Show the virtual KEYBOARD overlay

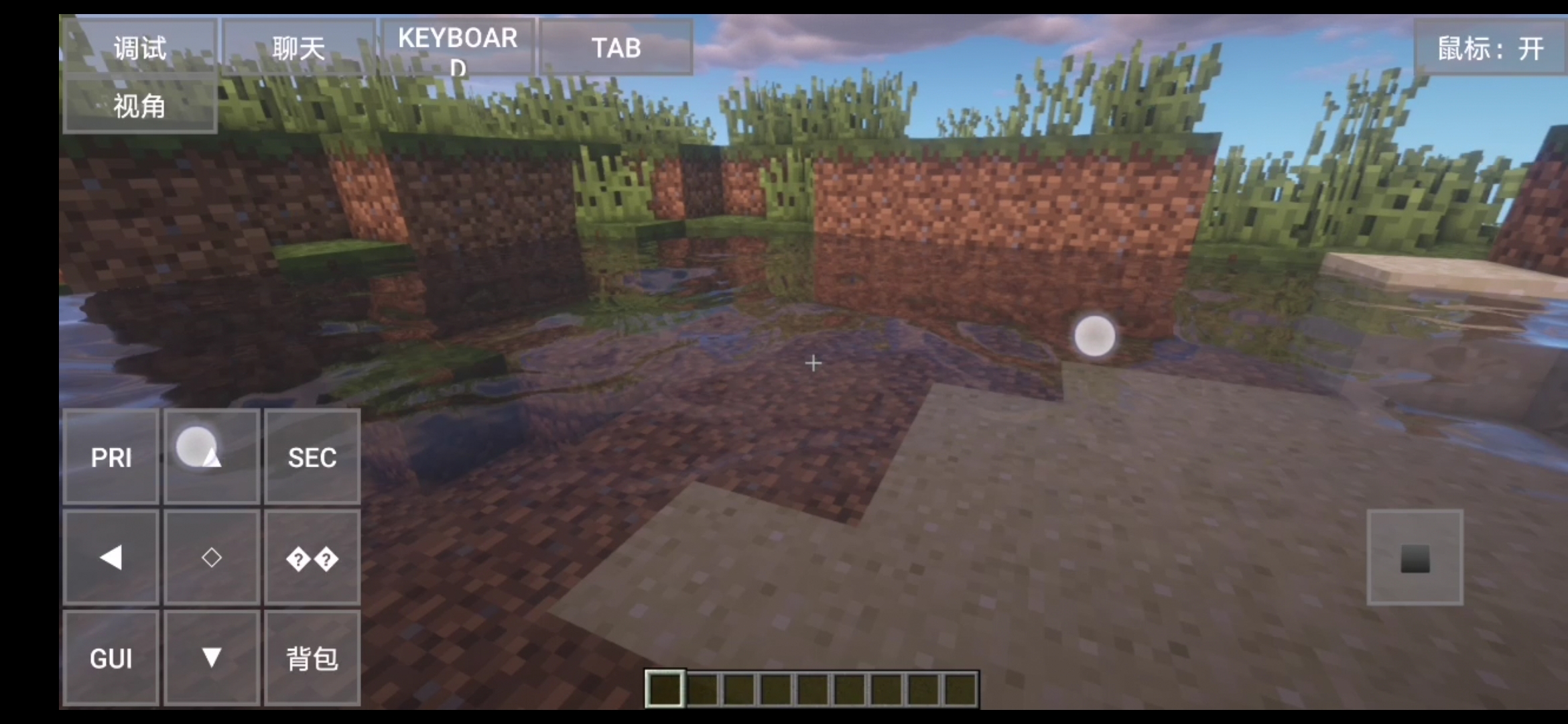click(458, 46)
